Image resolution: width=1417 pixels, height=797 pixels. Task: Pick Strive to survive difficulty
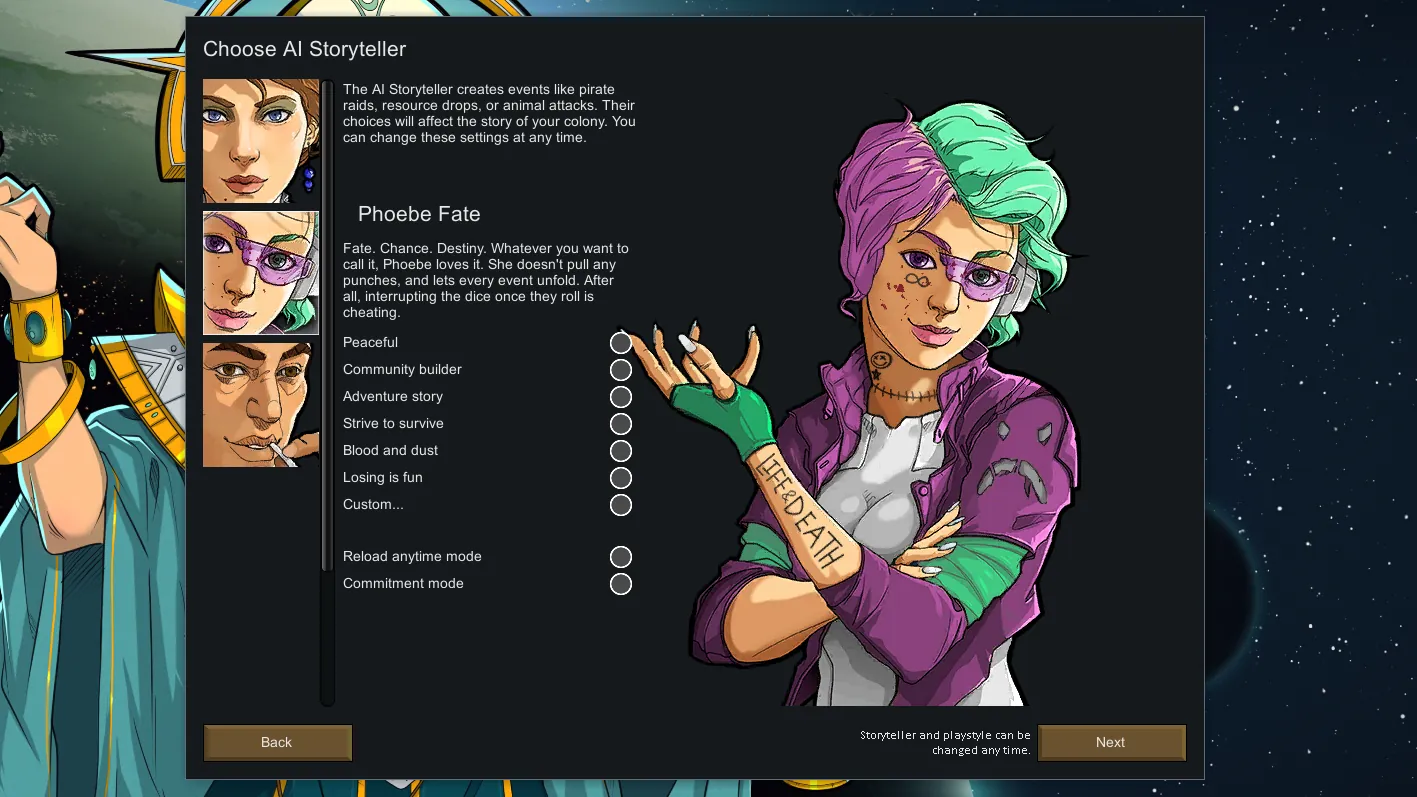click(621, 424)
